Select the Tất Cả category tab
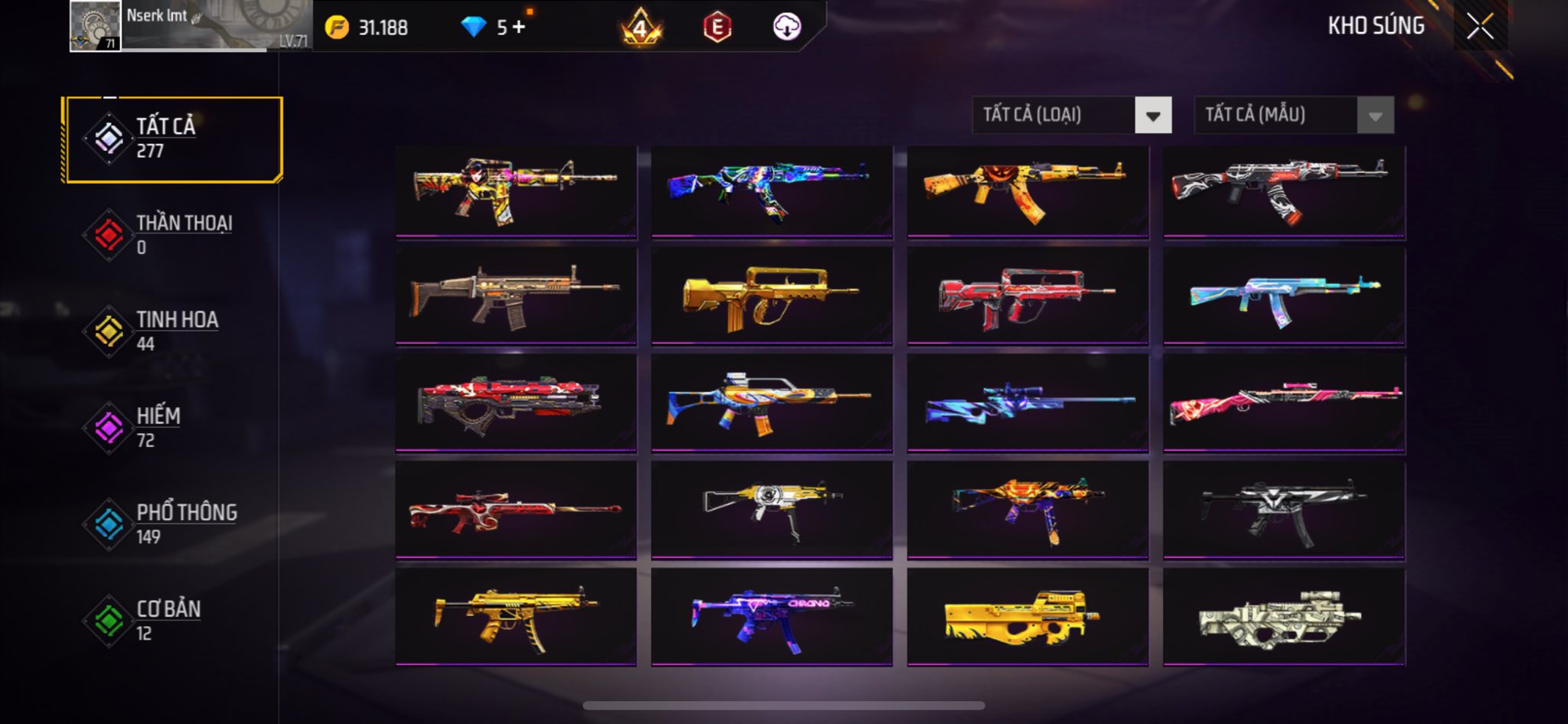 coord(174,139)
